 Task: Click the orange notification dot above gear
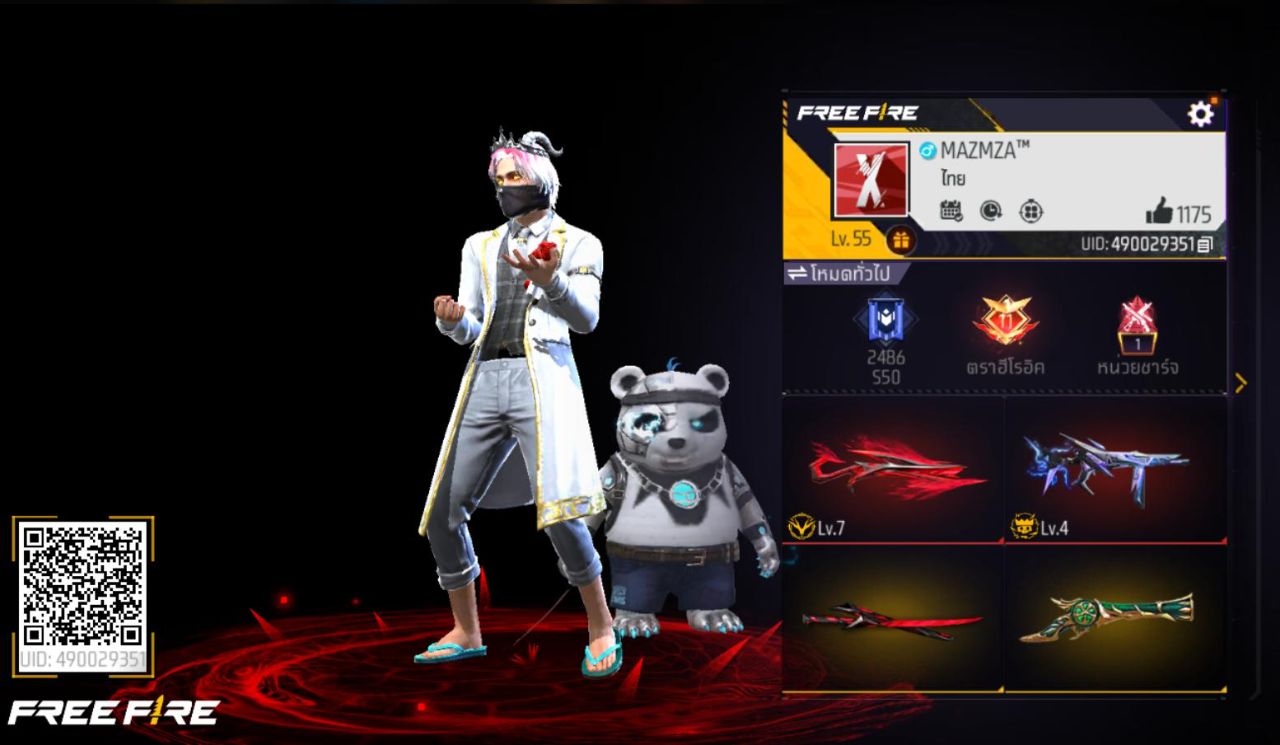point(1215,99)
